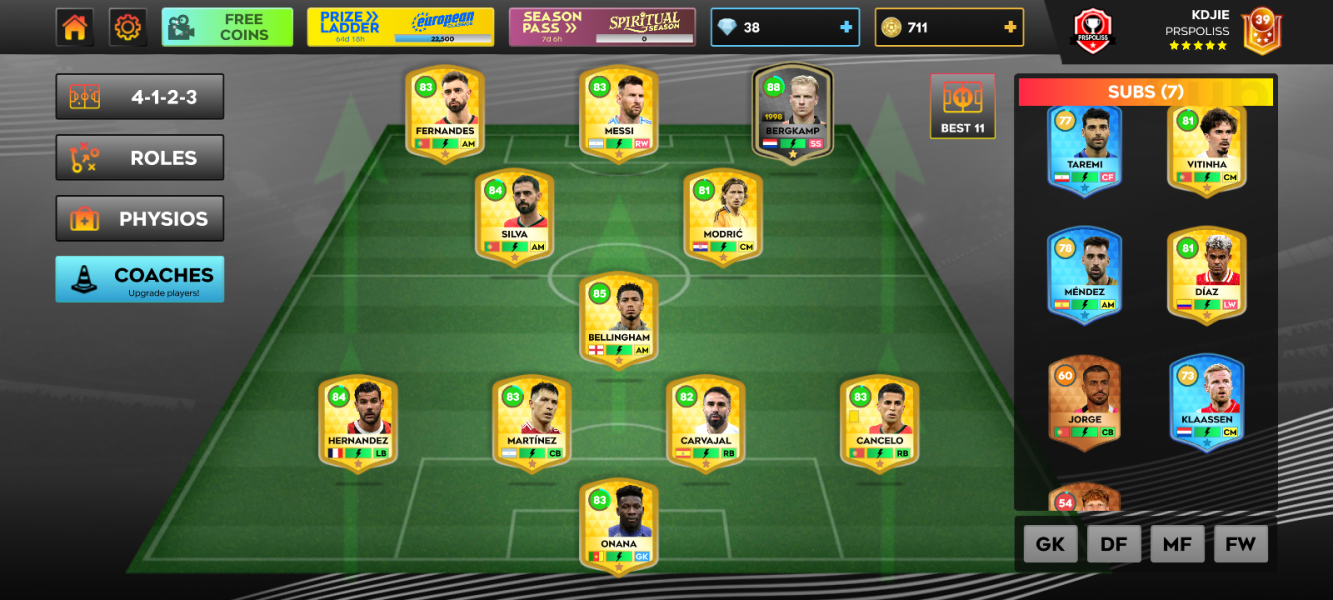Select the Messi player card

pyautogui.click(x=619, y=112)
